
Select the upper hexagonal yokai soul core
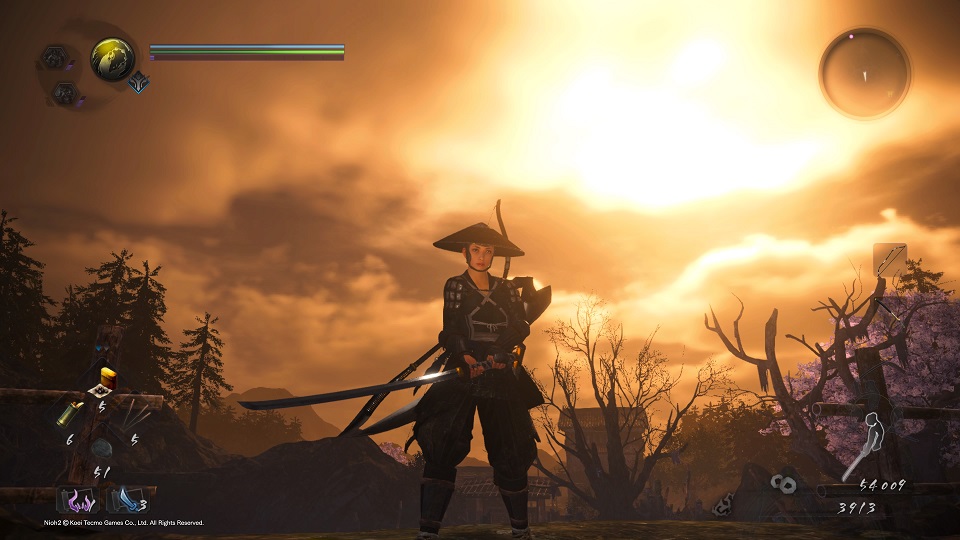(54, 57)
